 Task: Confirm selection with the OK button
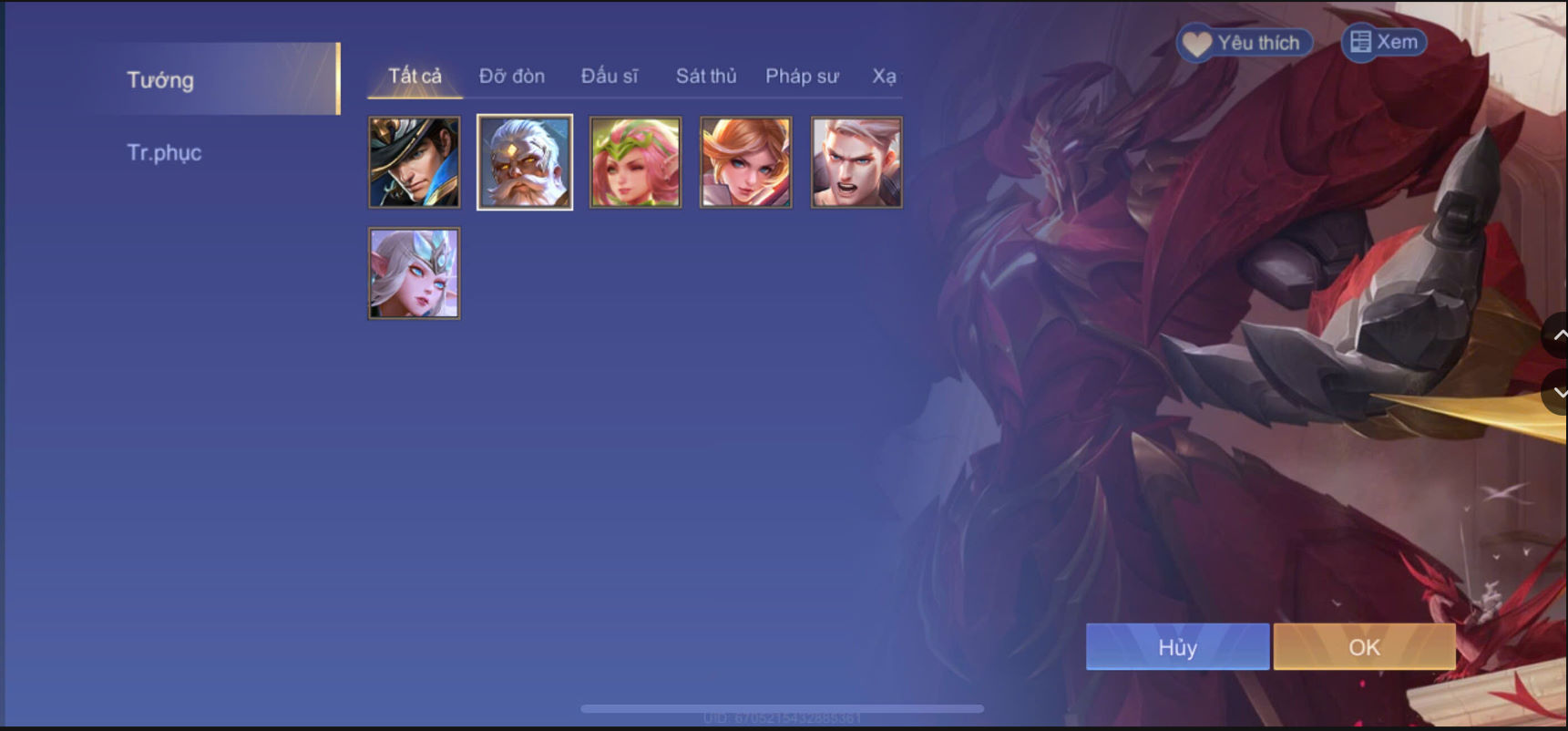(1363, 647)
